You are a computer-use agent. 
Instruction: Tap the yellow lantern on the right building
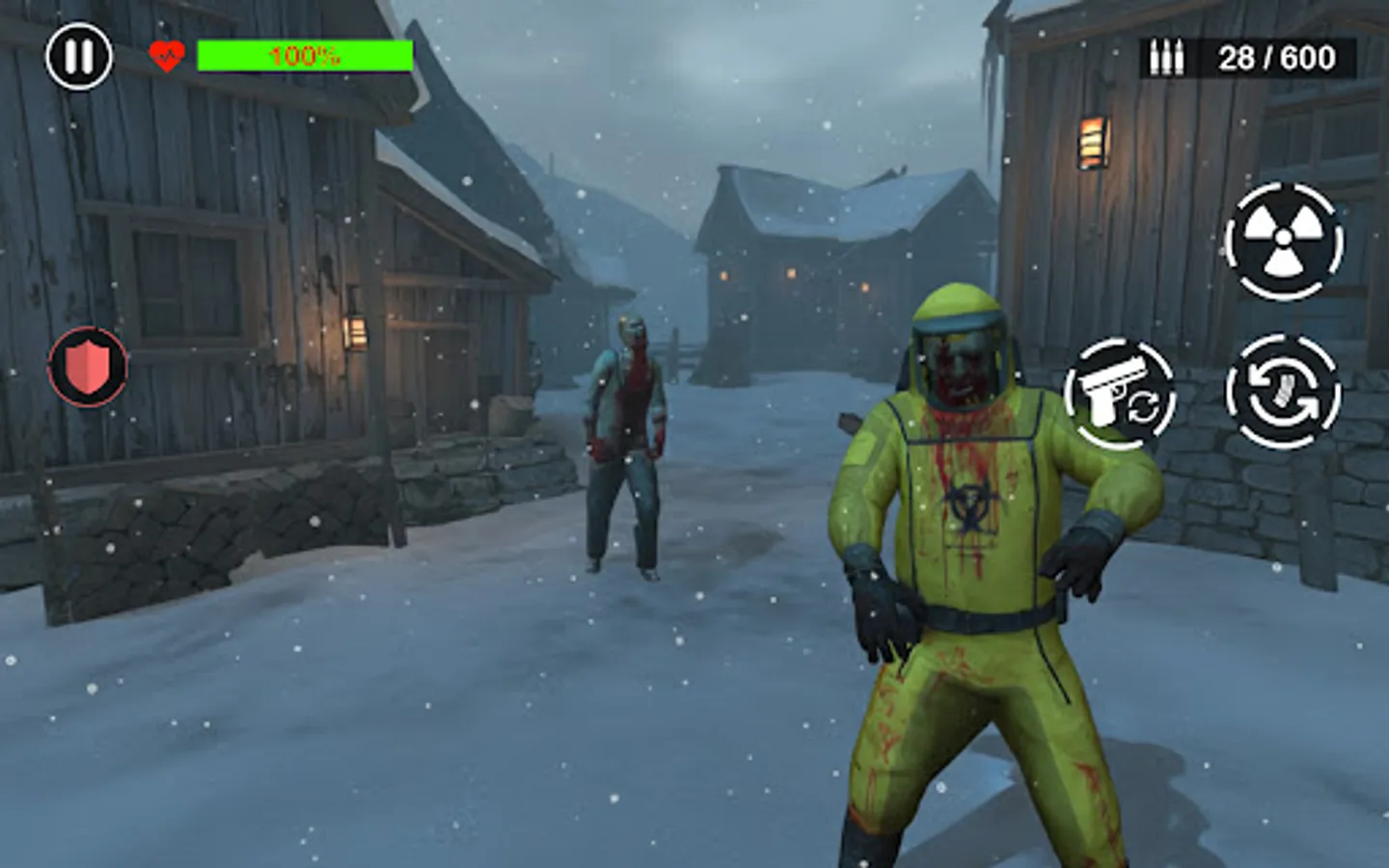click(1095, 140)
